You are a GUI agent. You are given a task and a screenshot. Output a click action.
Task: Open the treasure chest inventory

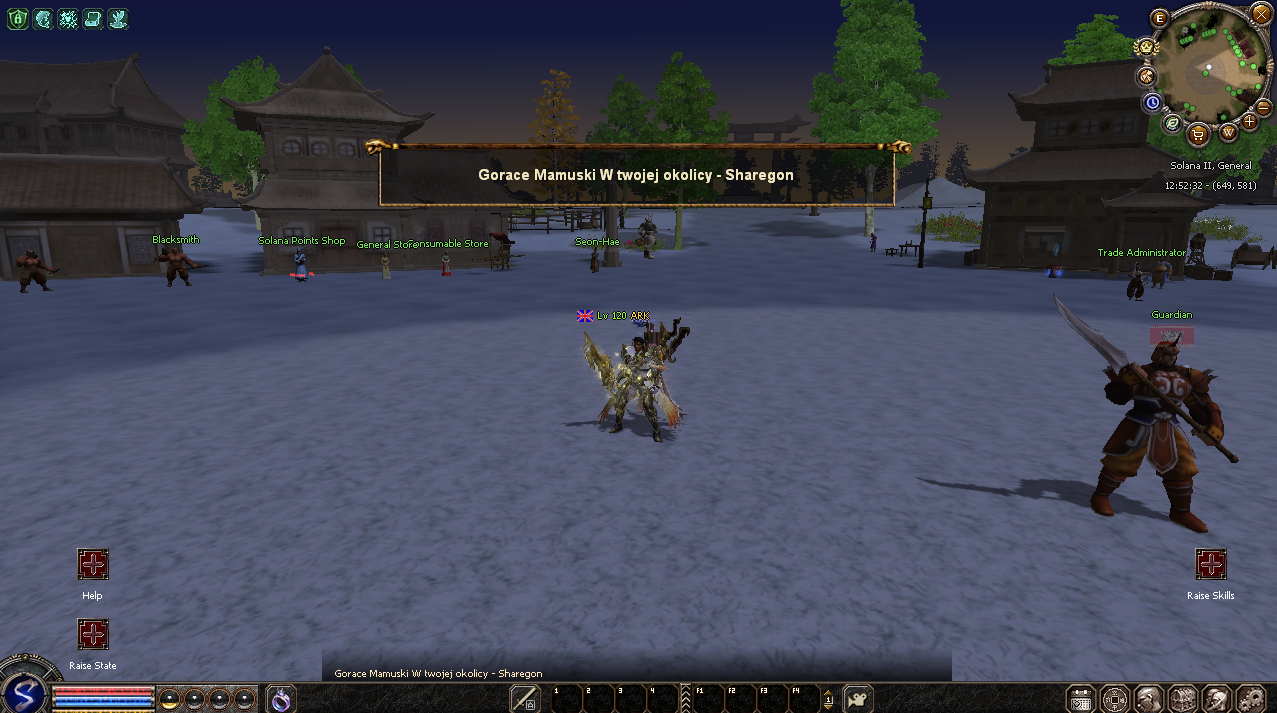(x=1183, y=698)
